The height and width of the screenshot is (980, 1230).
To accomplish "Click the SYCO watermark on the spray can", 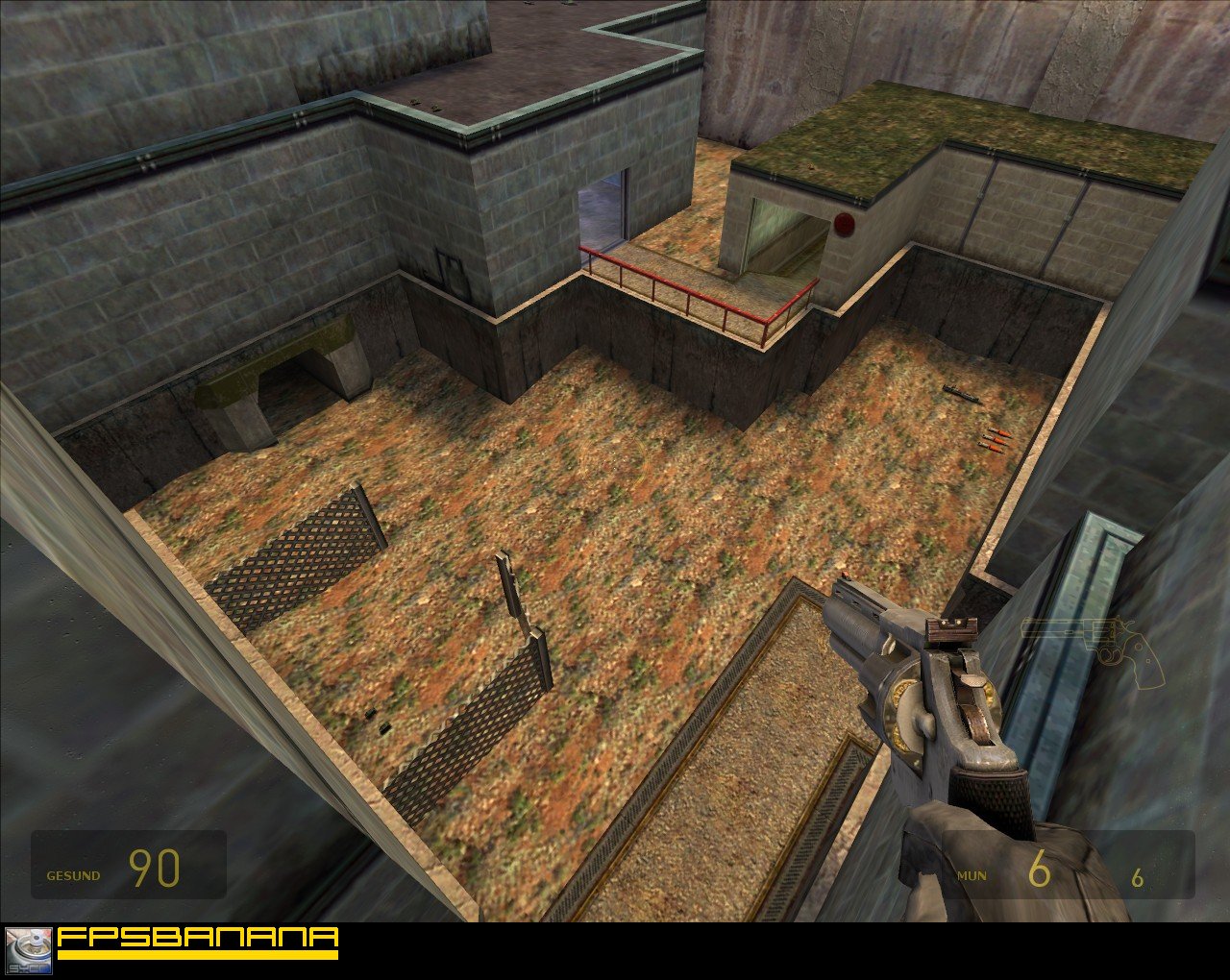I will pos(27,966).
